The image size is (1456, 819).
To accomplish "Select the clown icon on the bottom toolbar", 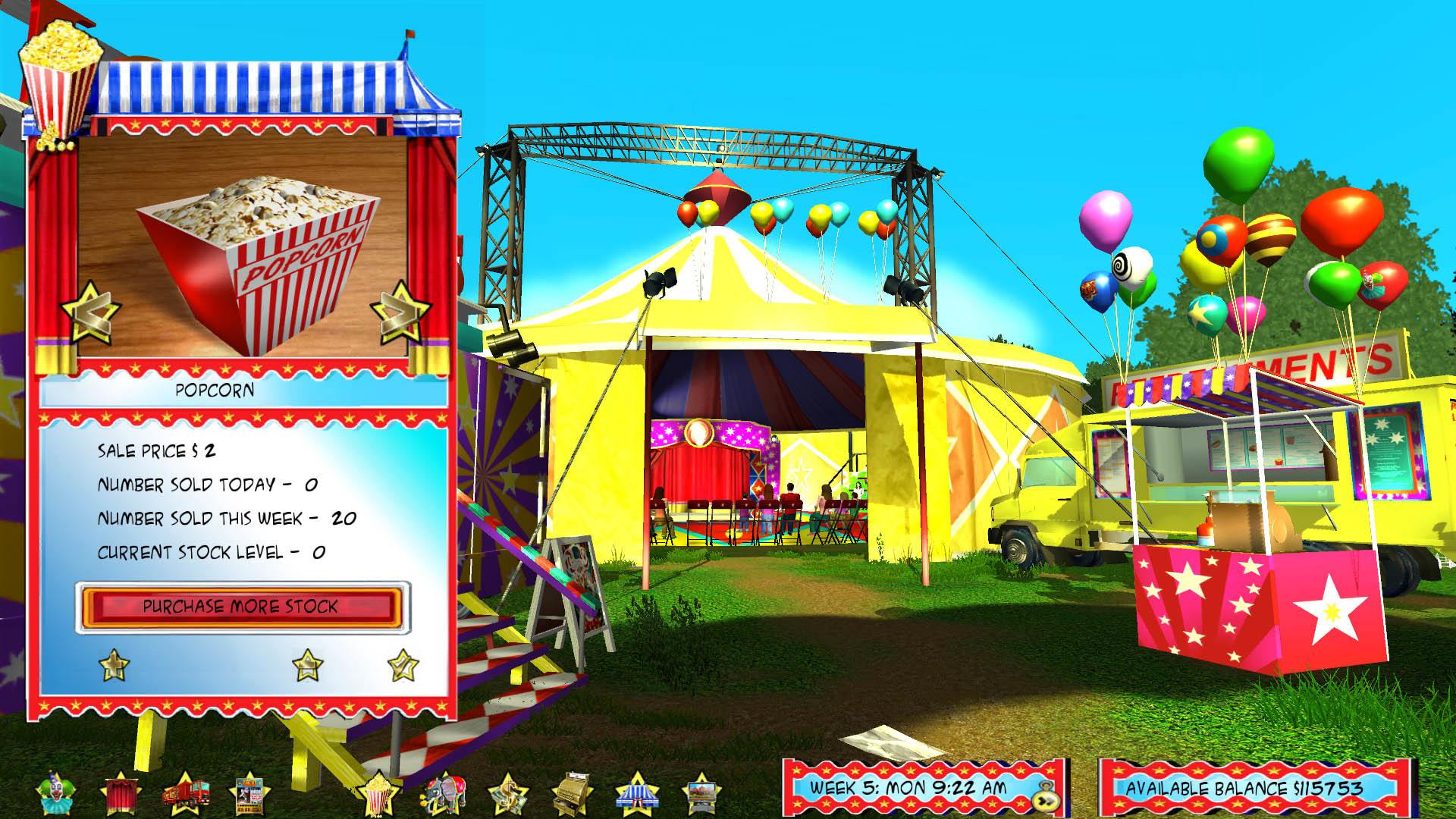I will pos(57,791).
